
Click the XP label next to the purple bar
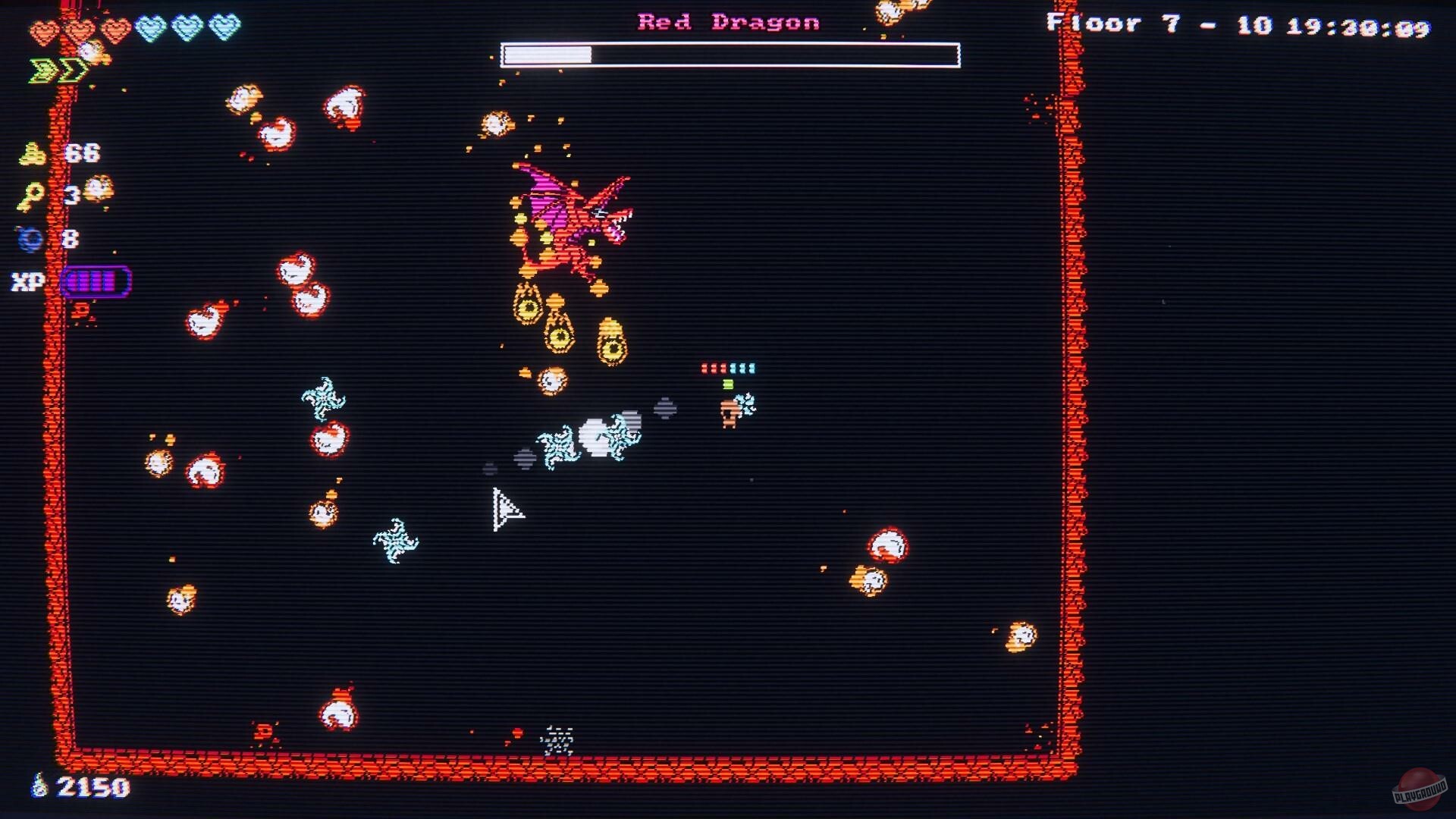coord(26,282)
